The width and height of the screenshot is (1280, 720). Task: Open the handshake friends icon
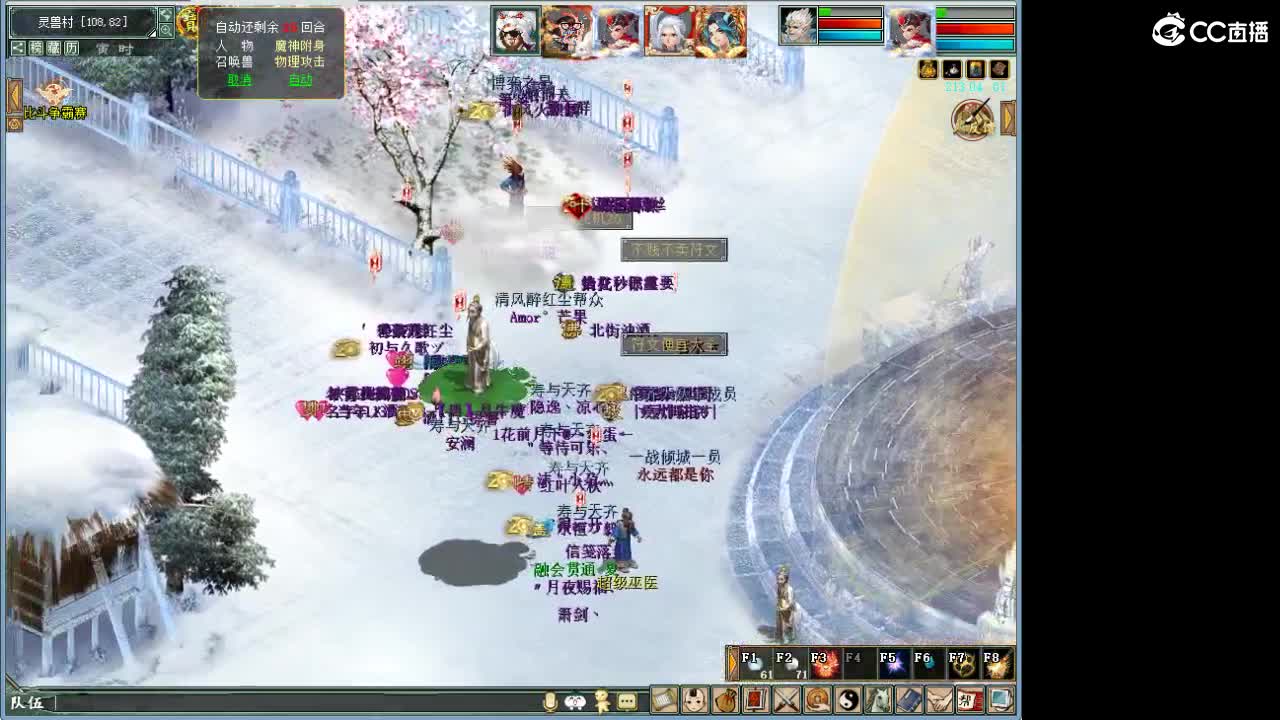coord(938,703)
